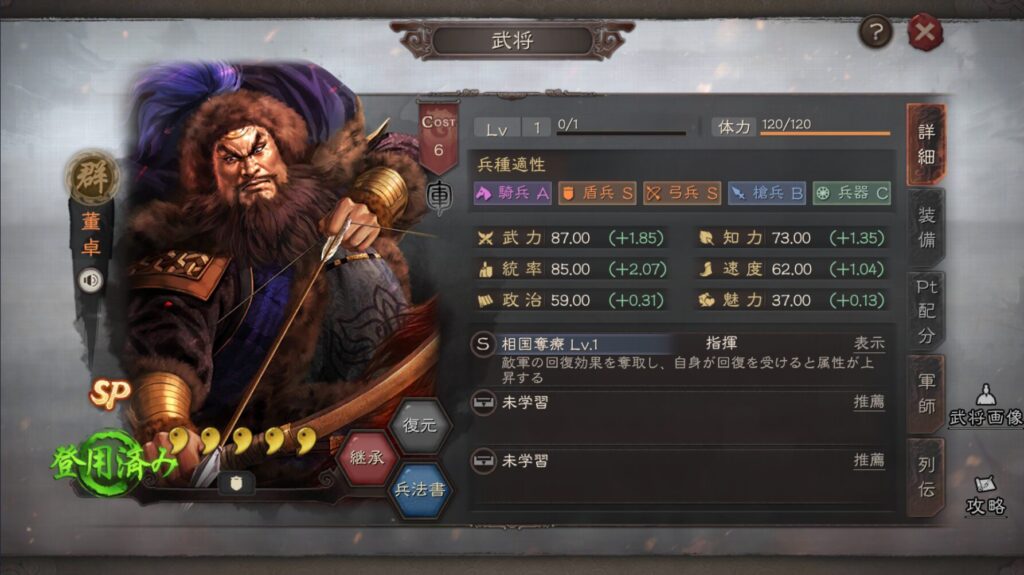Open the 列伝 biography tab

(926, 476)
